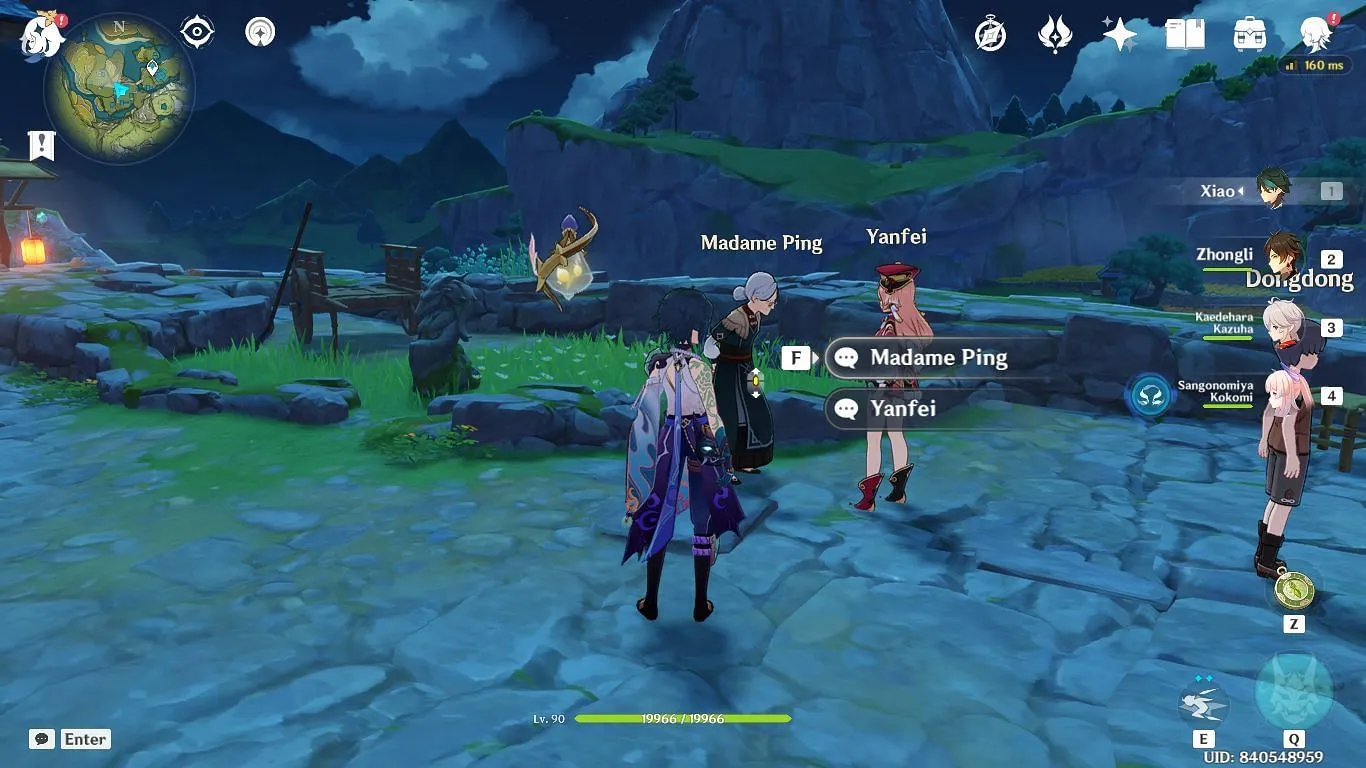Open the Wish four-pointed star icon
The height and width of the screenshot is (768, 1366).
1119,35
